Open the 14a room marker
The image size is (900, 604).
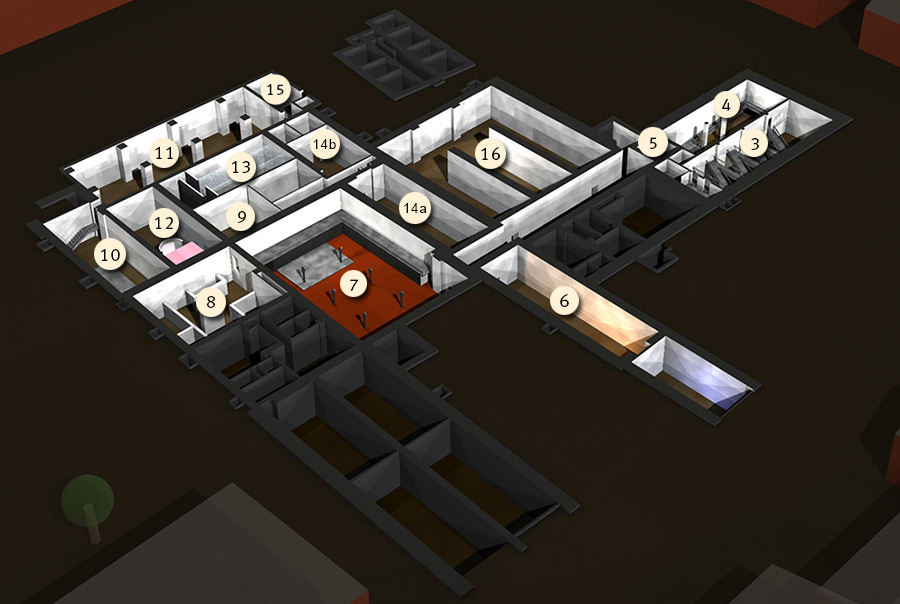click(414, 209)
